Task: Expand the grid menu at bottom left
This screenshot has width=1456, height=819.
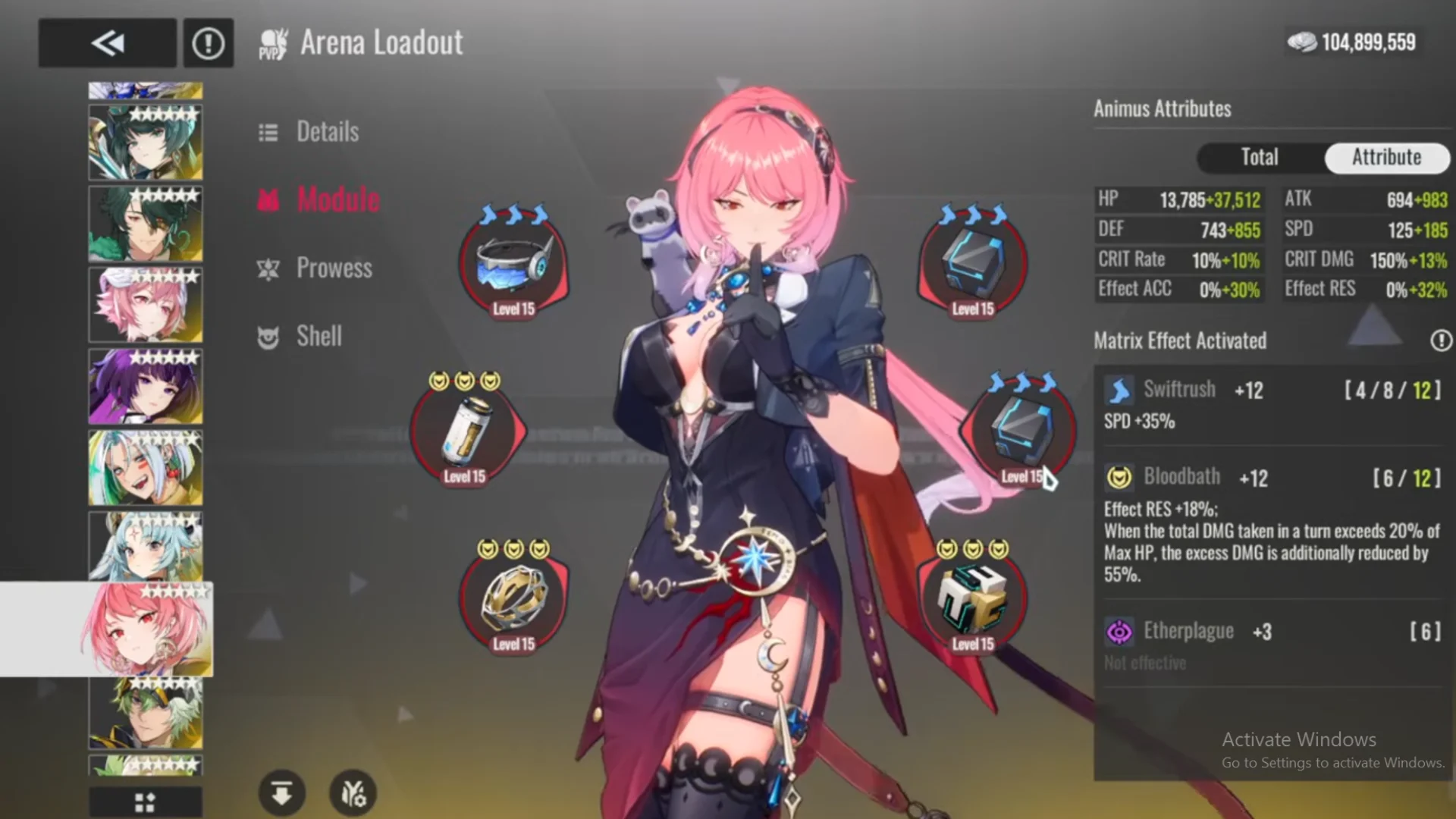Action: pyautogui.click(x=145, y=802)
